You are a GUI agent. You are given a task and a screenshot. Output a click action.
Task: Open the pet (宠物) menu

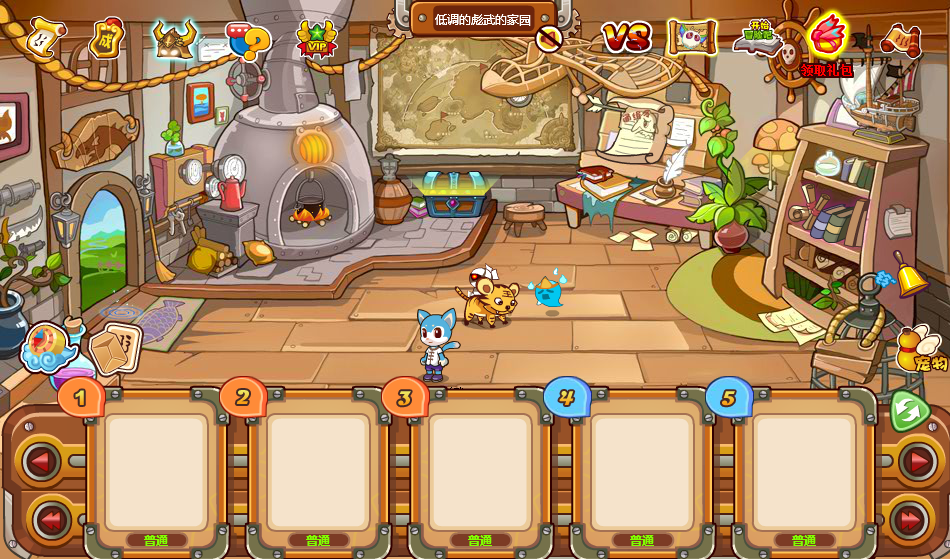pyautogui.click(x=921, y=349)
